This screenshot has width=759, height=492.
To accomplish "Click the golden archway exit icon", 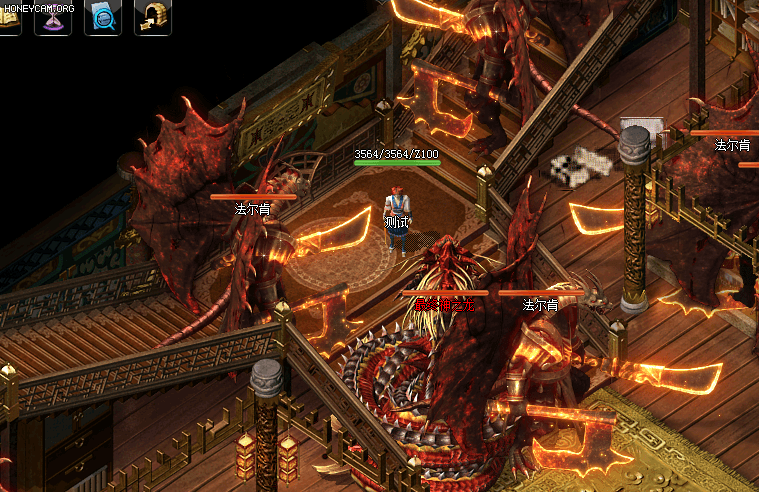I will point(152,19).
